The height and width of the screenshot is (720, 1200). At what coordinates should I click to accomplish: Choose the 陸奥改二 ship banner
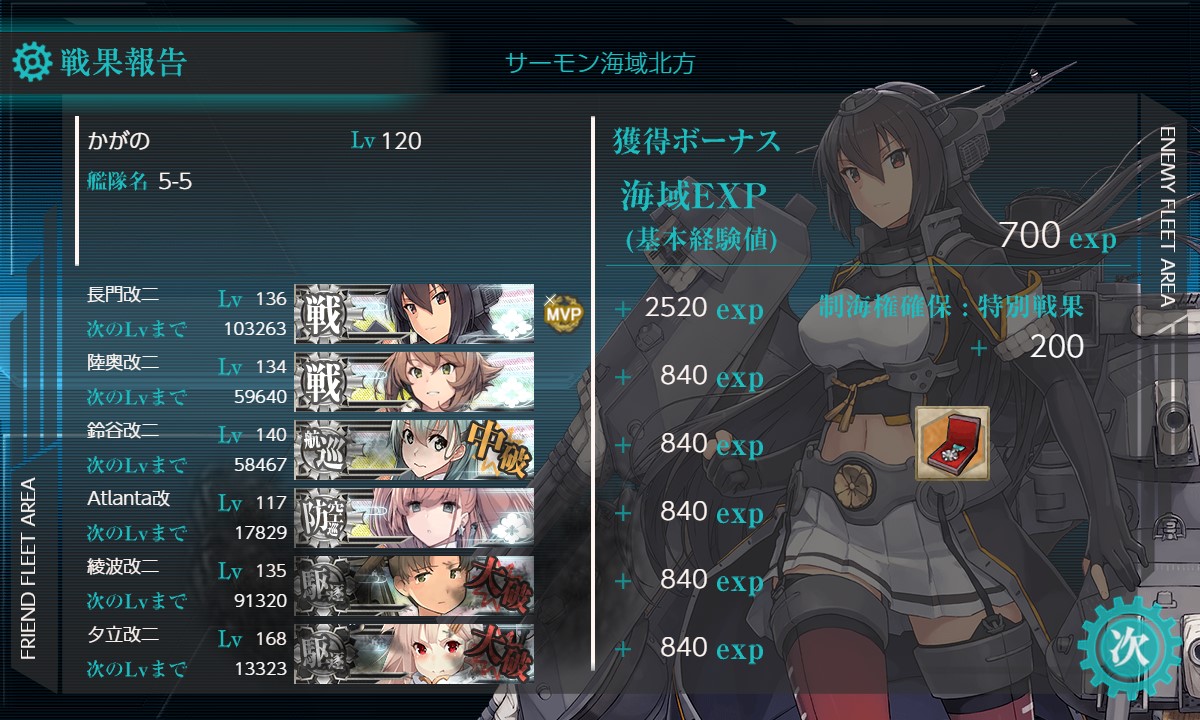click(x=414, y=381)
